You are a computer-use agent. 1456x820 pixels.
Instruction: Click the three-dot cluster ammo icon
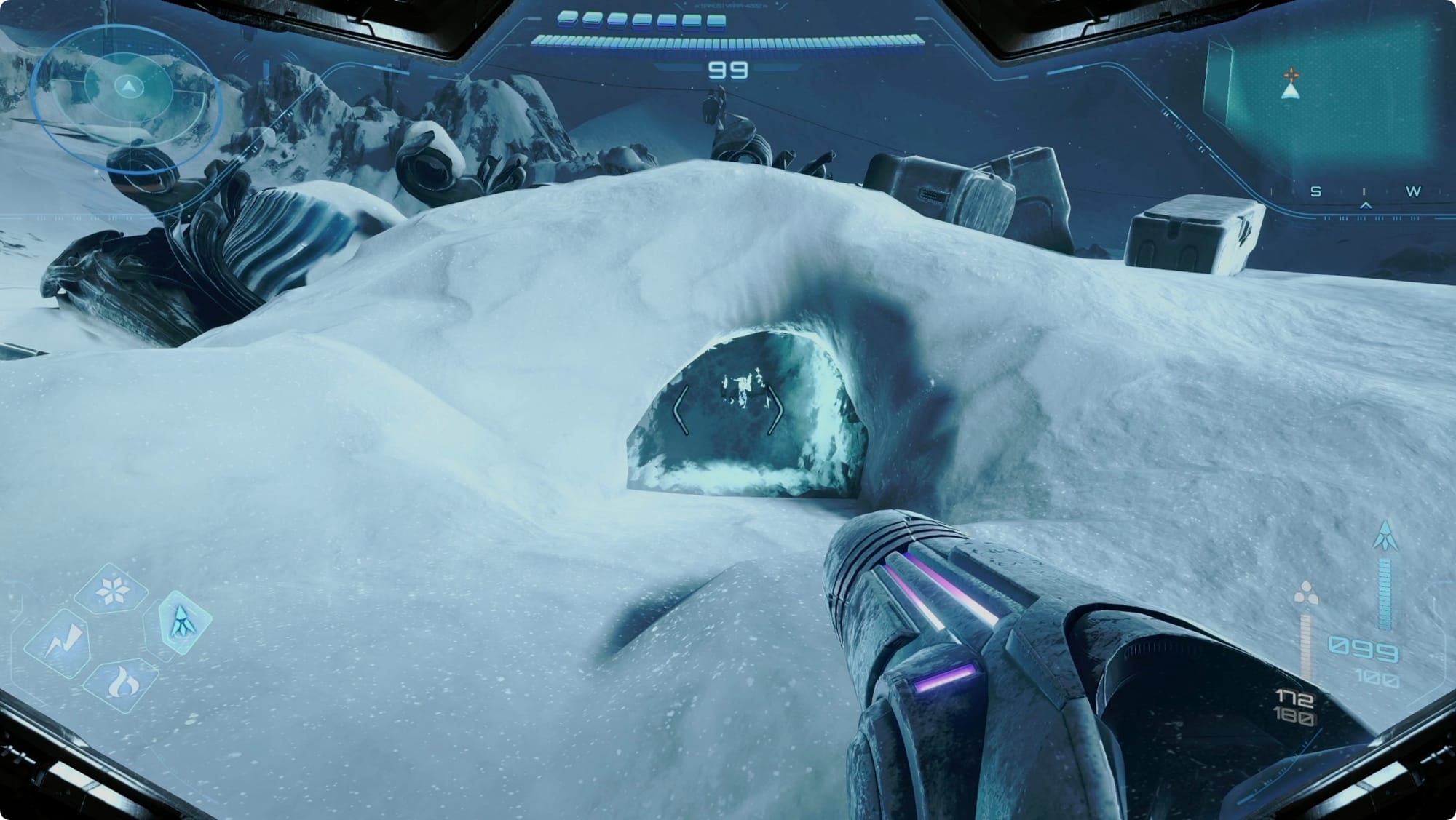coord(1304,595)
